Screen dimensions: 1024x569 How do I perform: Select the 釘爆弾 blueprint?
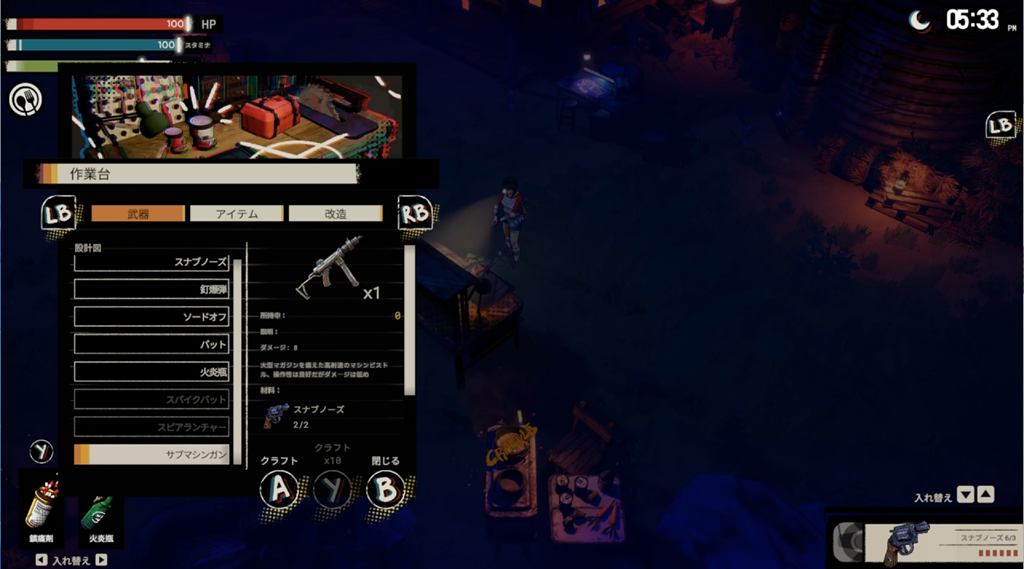point(152,289)
